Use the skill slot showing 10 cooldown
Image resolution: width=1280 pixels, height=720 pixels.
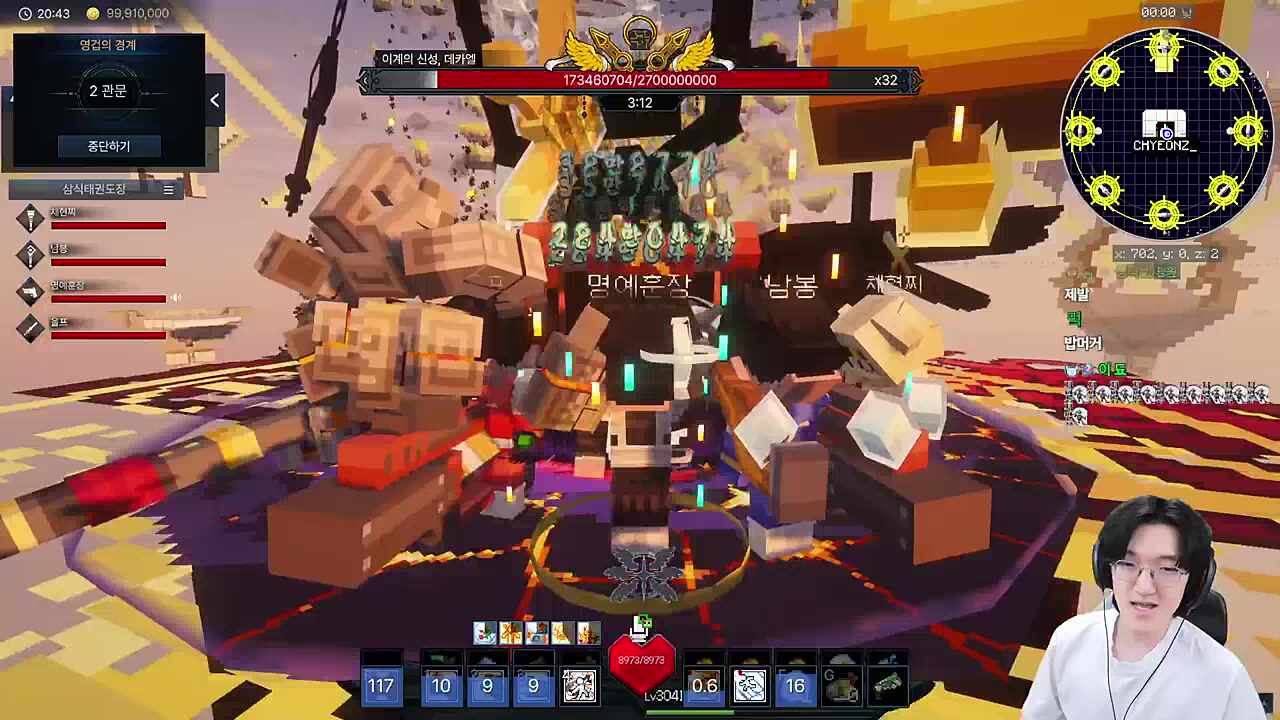point(441,685)
